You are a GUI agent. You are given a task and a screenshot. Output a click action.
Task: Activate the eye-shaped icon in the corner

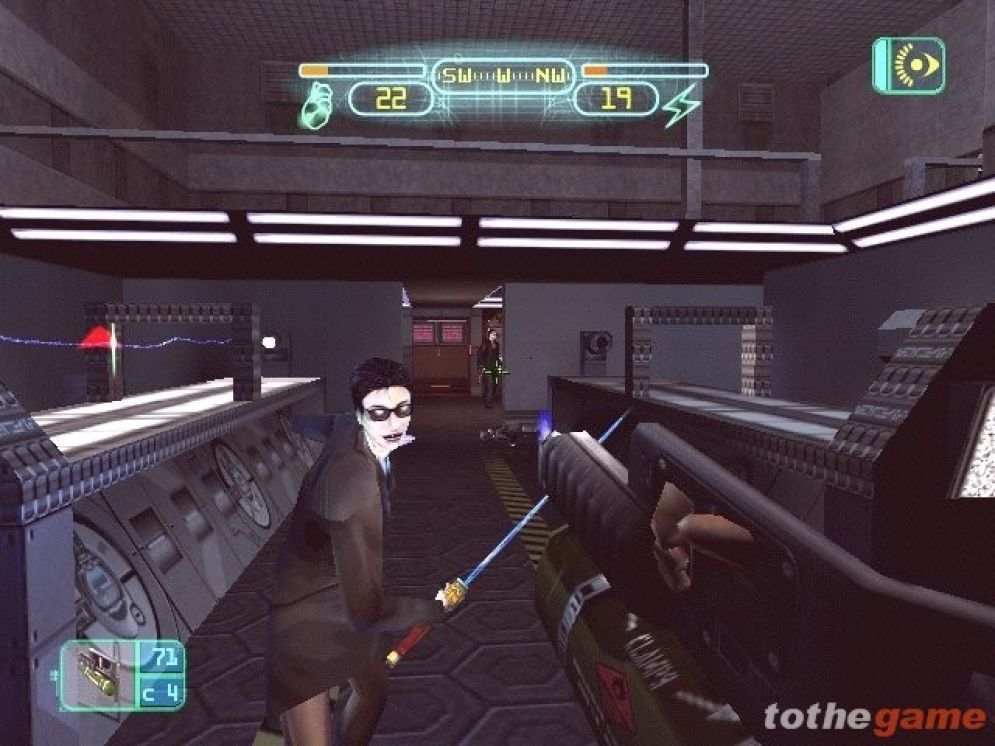click(x=908, y=65)
